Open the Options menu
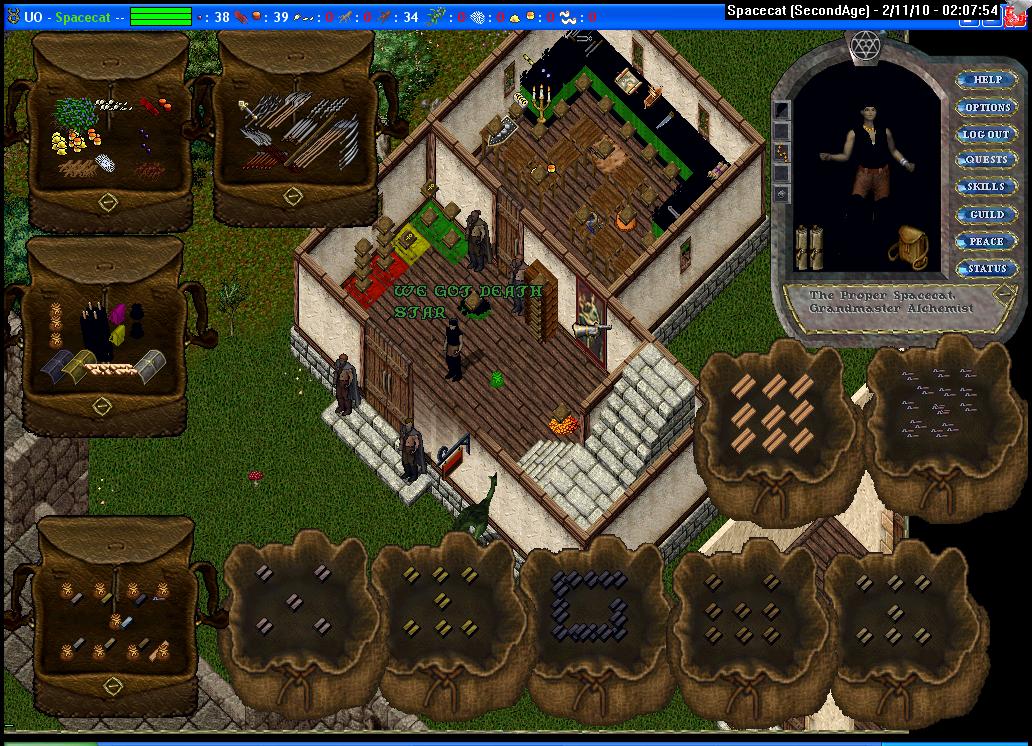 pyautogui.click(x=986, y=107)
